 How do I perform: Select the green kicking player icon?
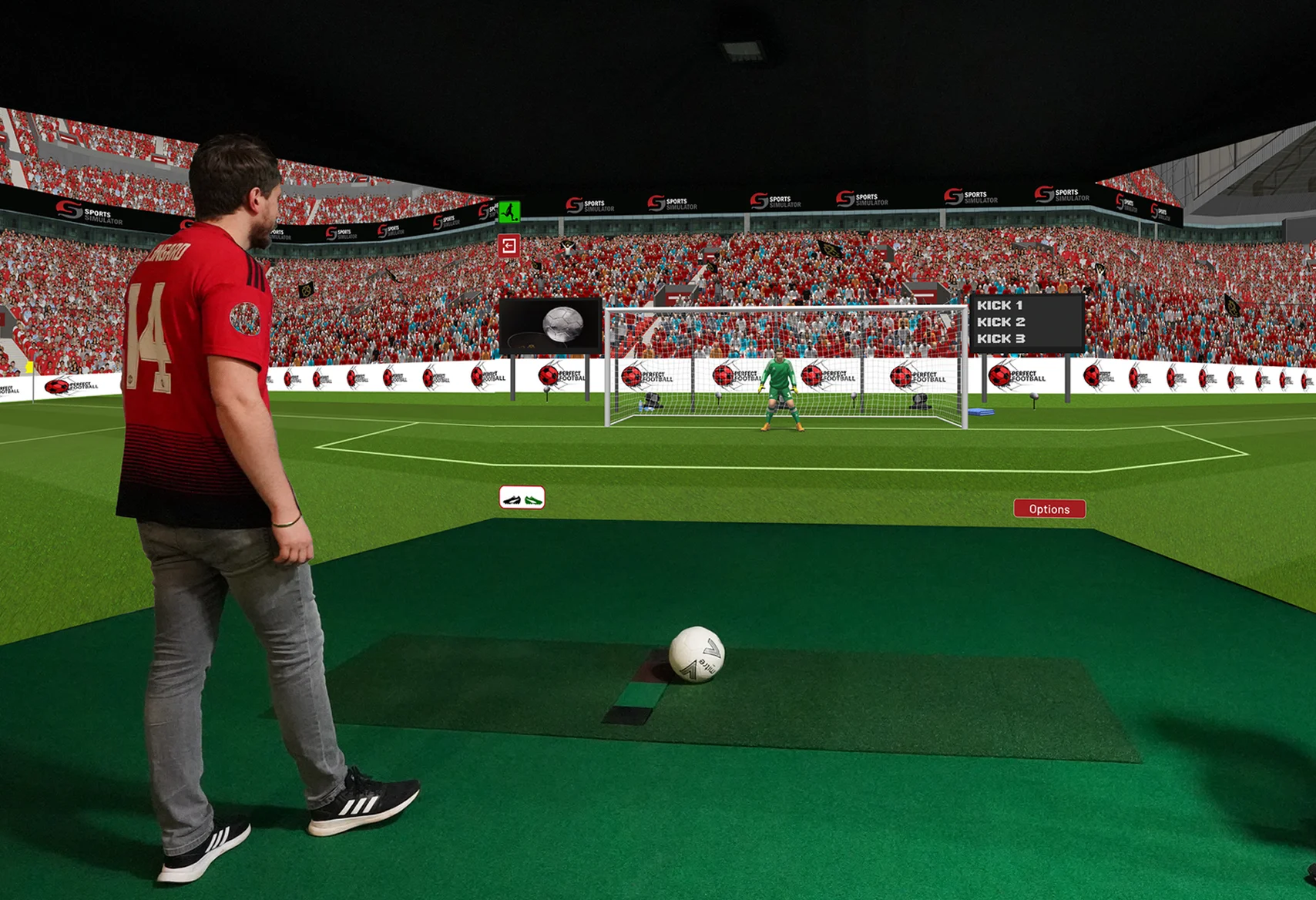tap(509, 212)
